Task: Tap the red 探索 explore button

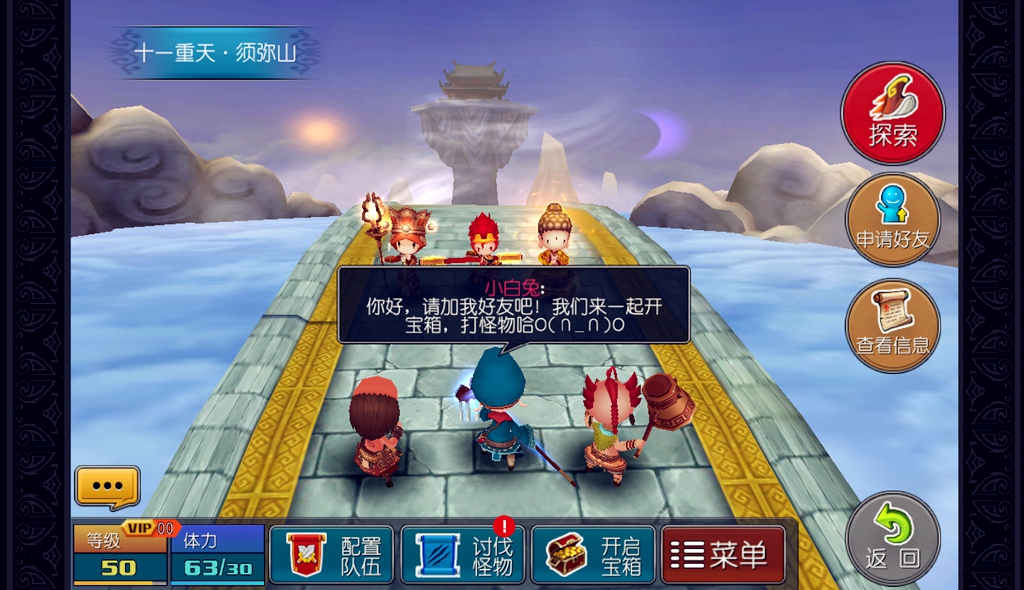Action: (x=892, y=113)
